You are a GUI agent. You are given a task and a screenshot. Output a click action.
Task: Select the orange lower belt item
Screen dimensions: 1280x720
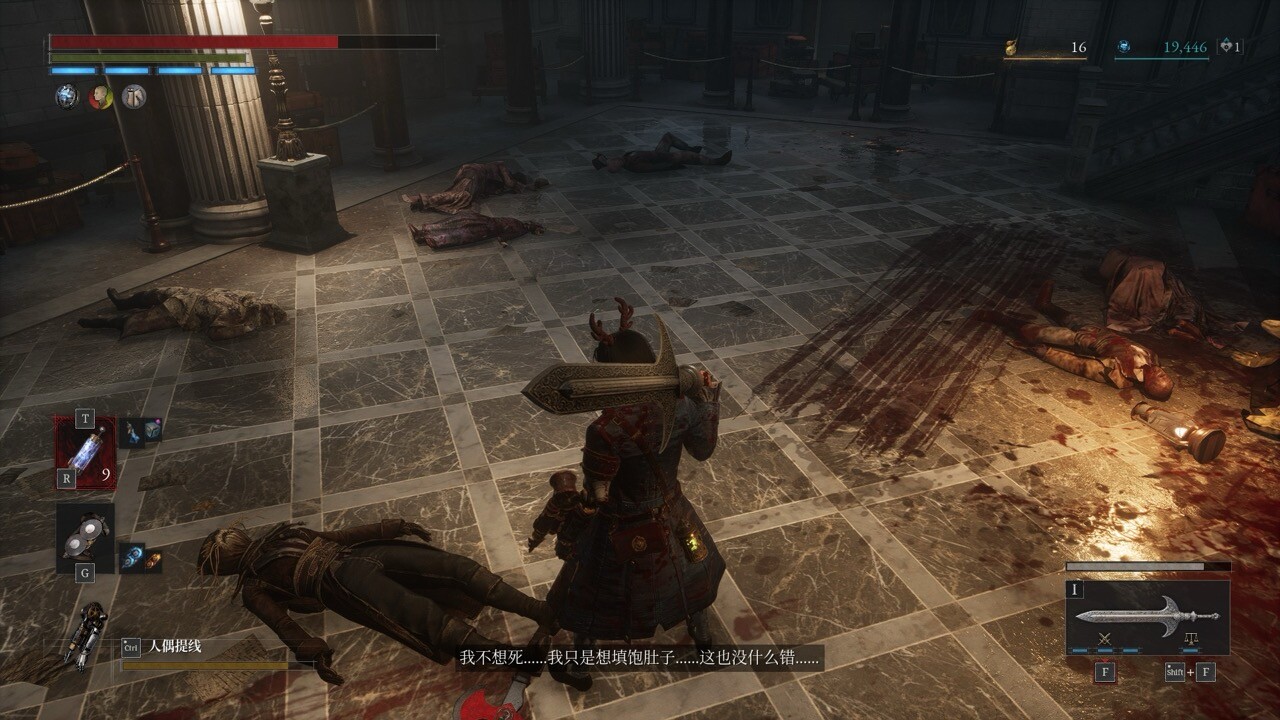(x=151, y=561)
